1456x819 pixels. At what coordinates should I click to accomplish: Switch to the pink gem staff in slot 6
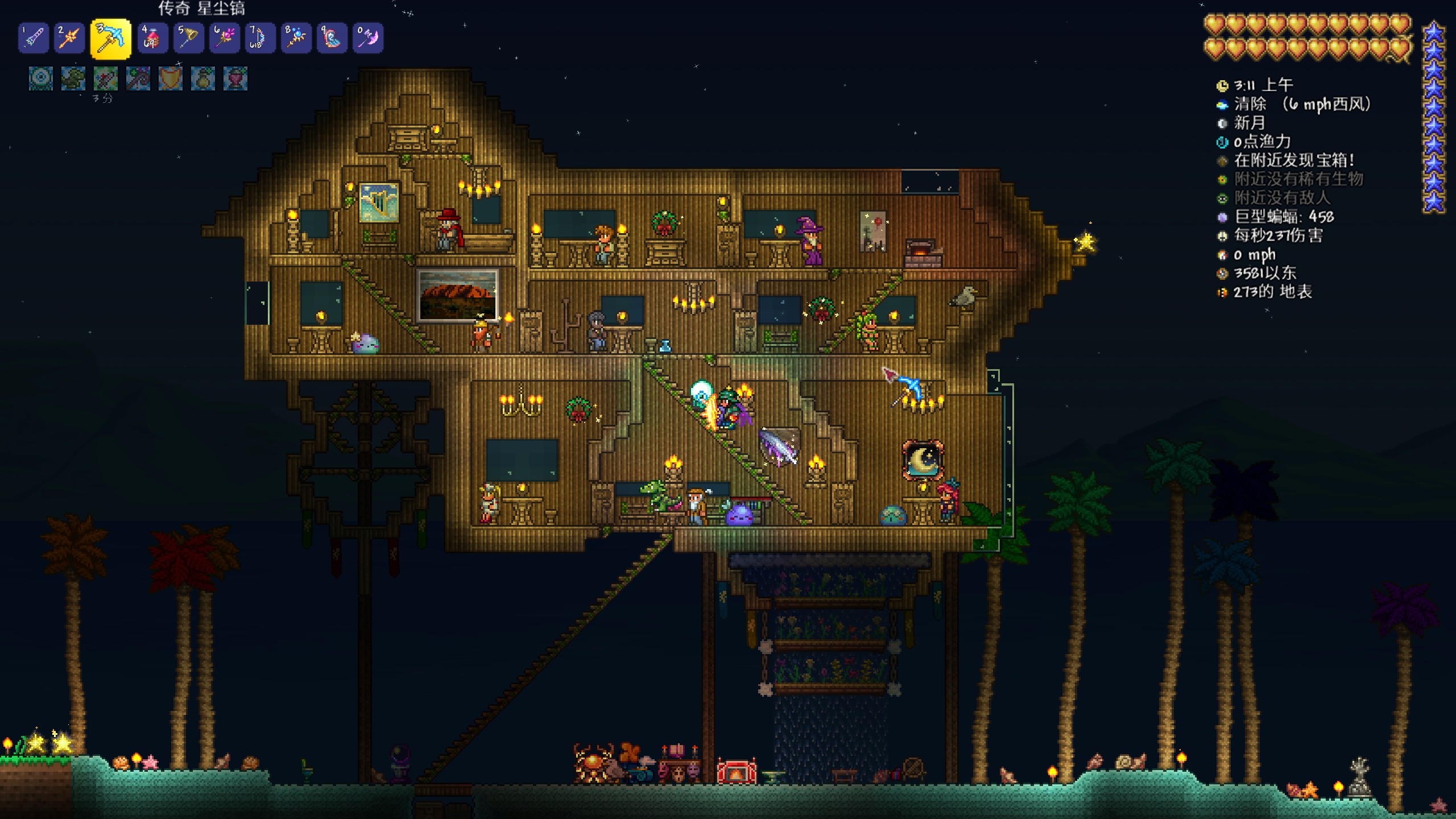pos(225,38)
